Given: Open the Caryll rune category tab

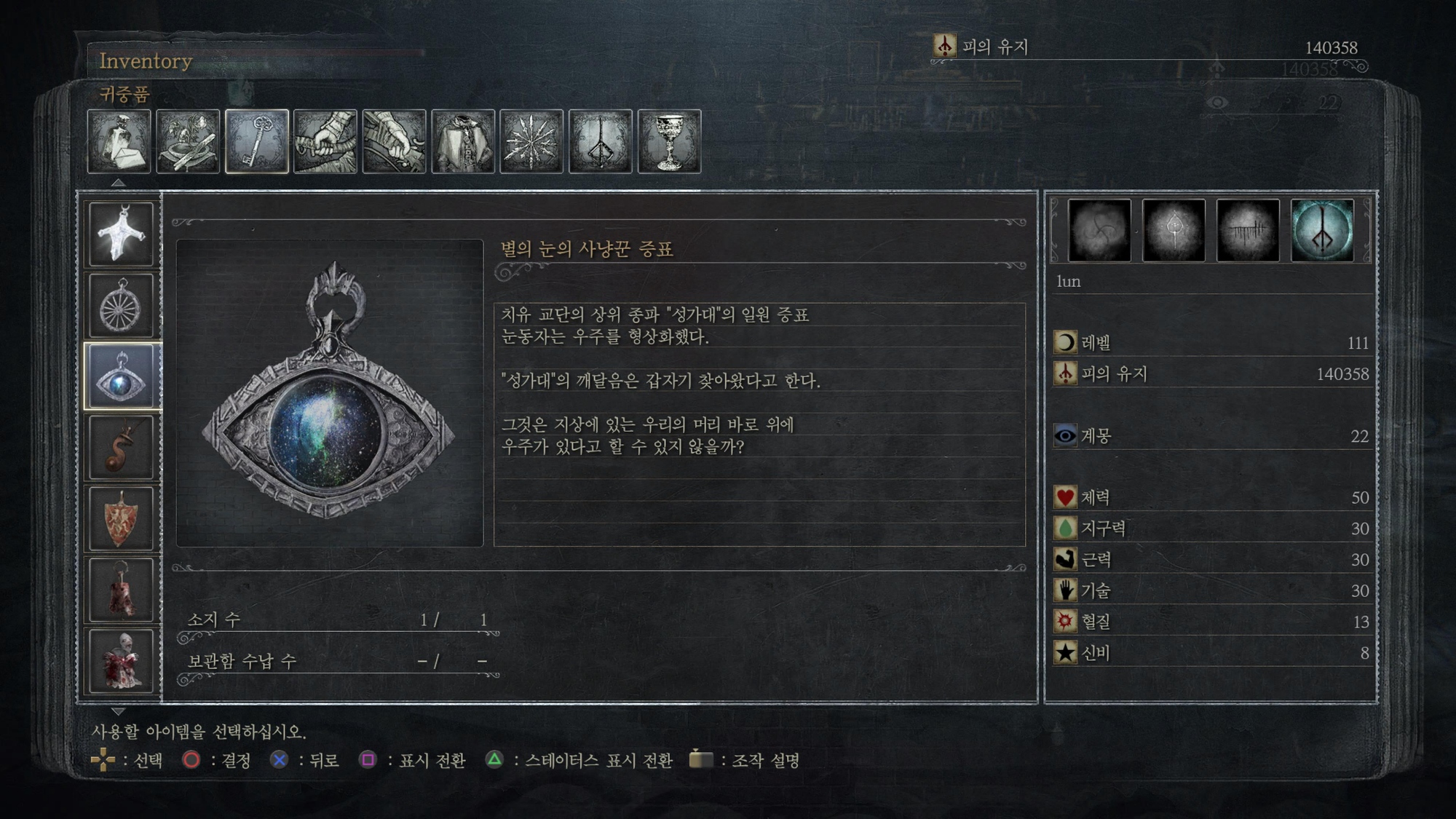Looking at the screenshot, I should 600,141.
